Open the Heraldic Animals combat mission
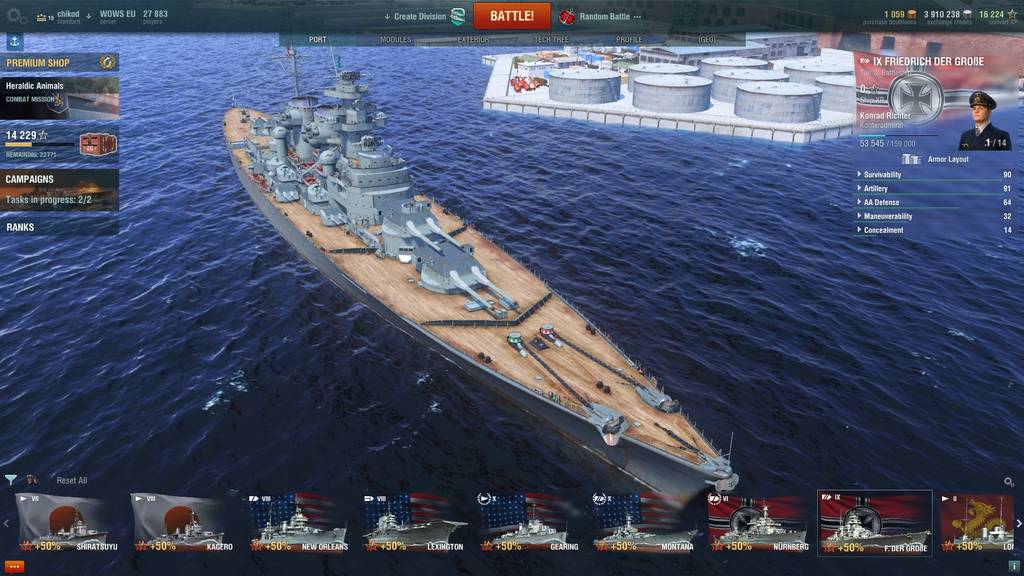This screenshot has height=576, width=1024. click(59, 98)
